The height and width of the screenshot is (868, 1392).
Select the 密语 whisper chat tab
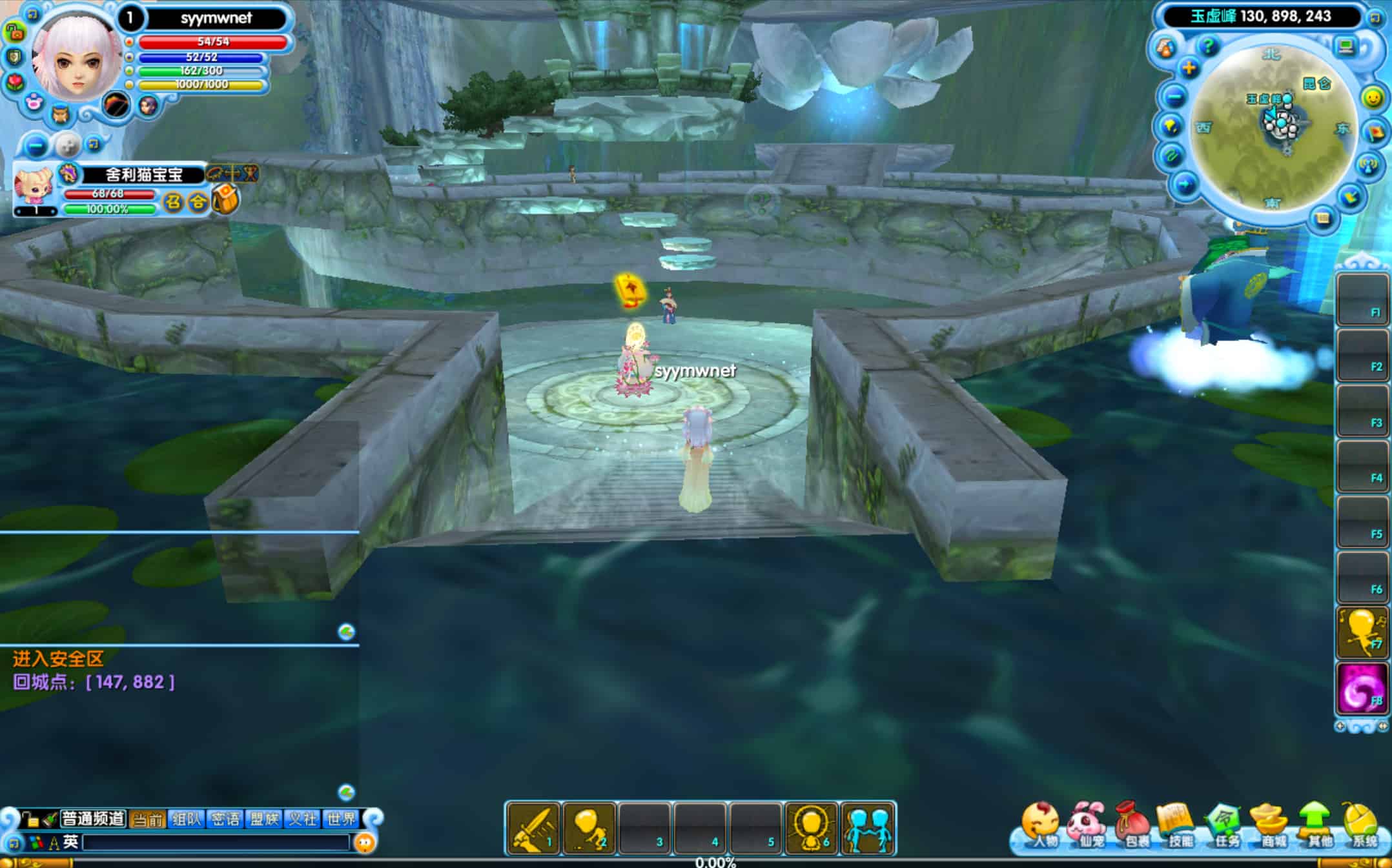pyautogui.click(x=225, y=819)
